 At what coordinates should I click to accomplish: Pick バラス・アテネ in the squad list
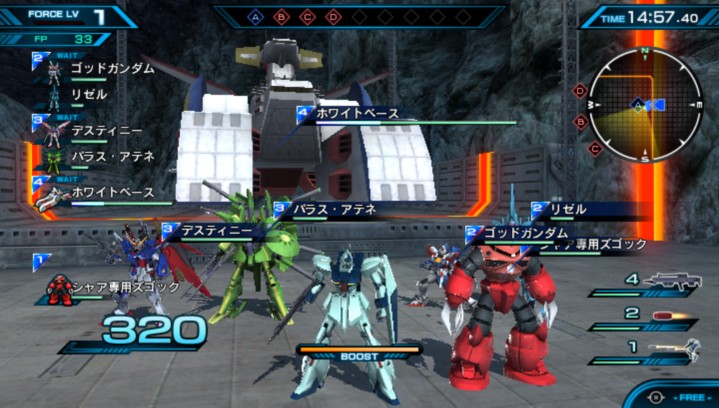pyautogui.click(x=111, y=156)
